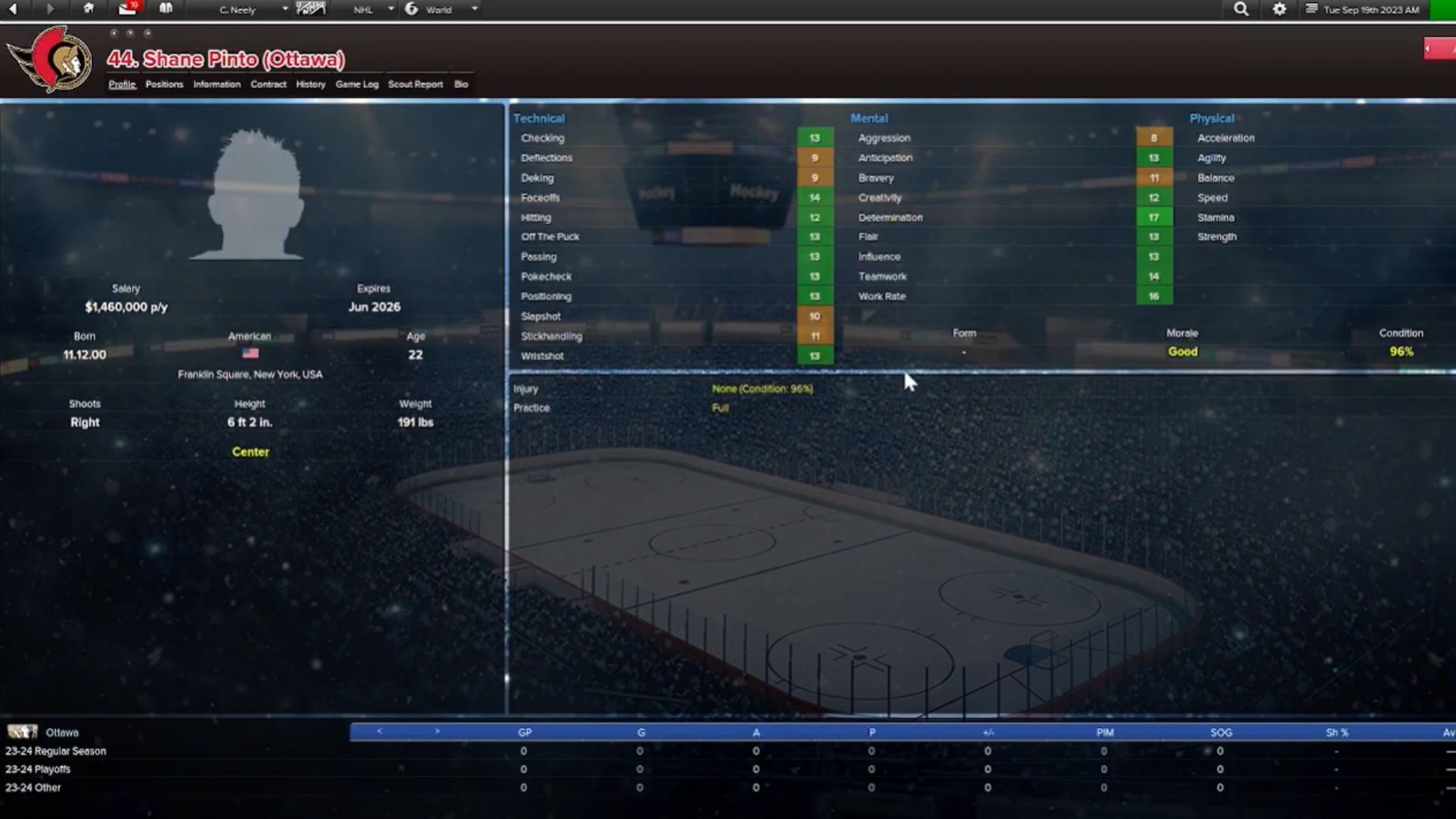1456x819 pixels.
Task: Open the World globe dropdown
Action: point(438,9)
